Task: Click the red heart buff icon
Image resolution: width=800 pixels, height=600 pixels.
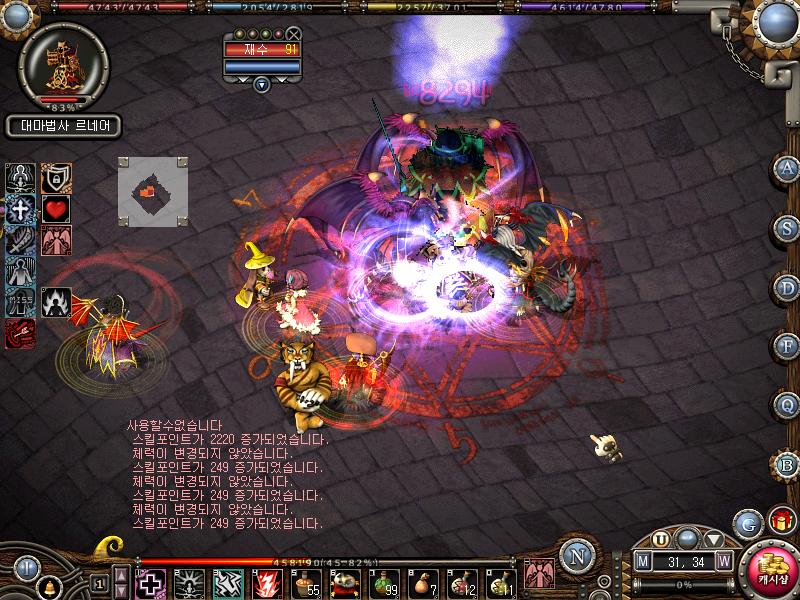Action: click(54, 209)
